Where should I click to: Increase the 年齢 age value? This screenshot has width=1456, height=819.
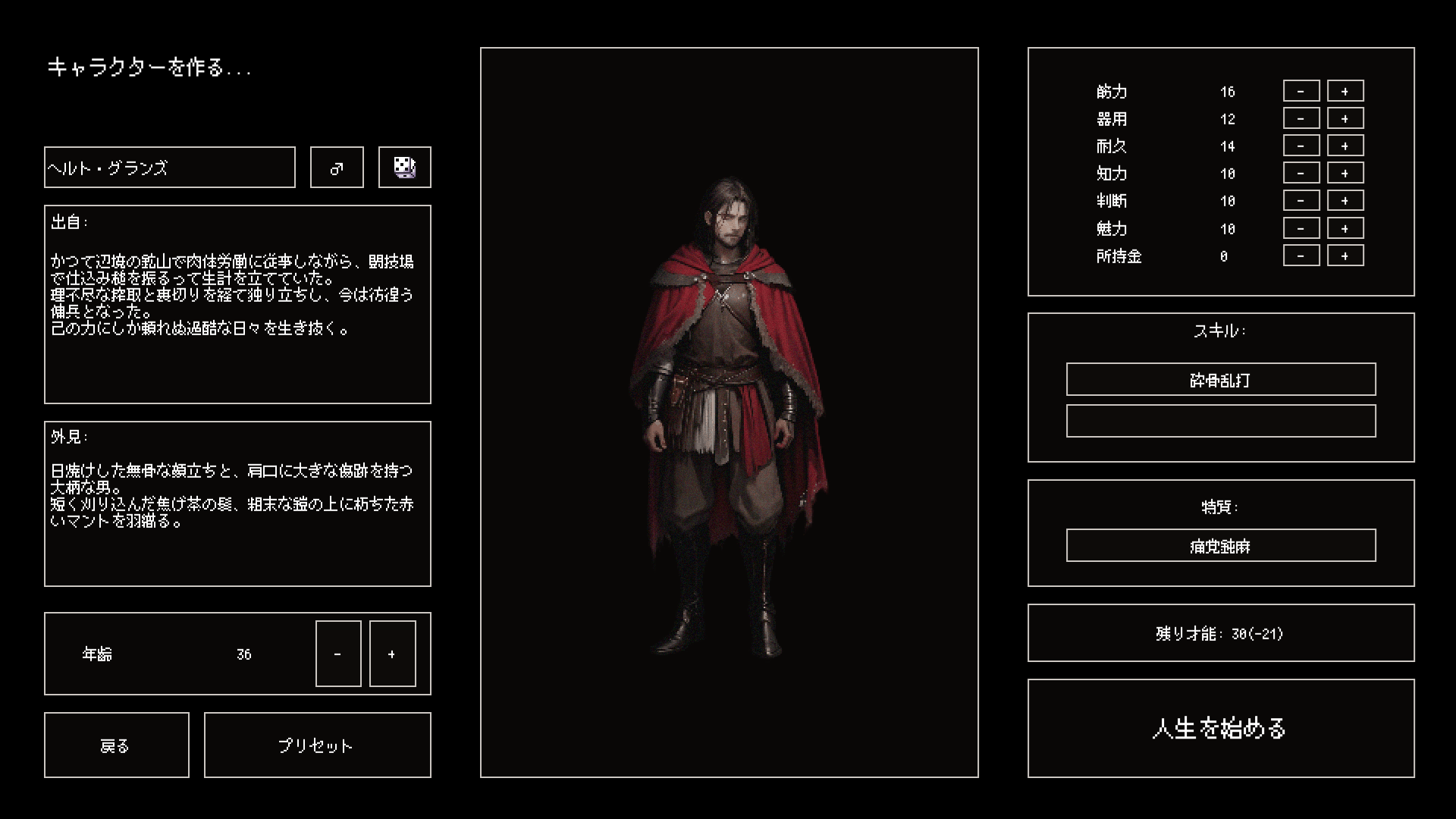(x=392, y=654)
